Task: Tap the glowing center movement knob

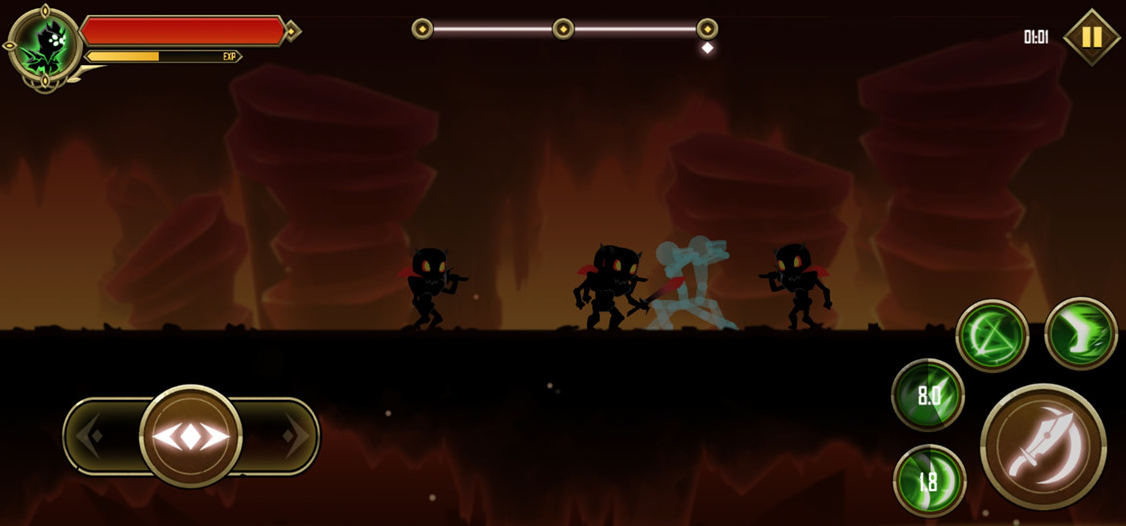Action: point(191,436)
